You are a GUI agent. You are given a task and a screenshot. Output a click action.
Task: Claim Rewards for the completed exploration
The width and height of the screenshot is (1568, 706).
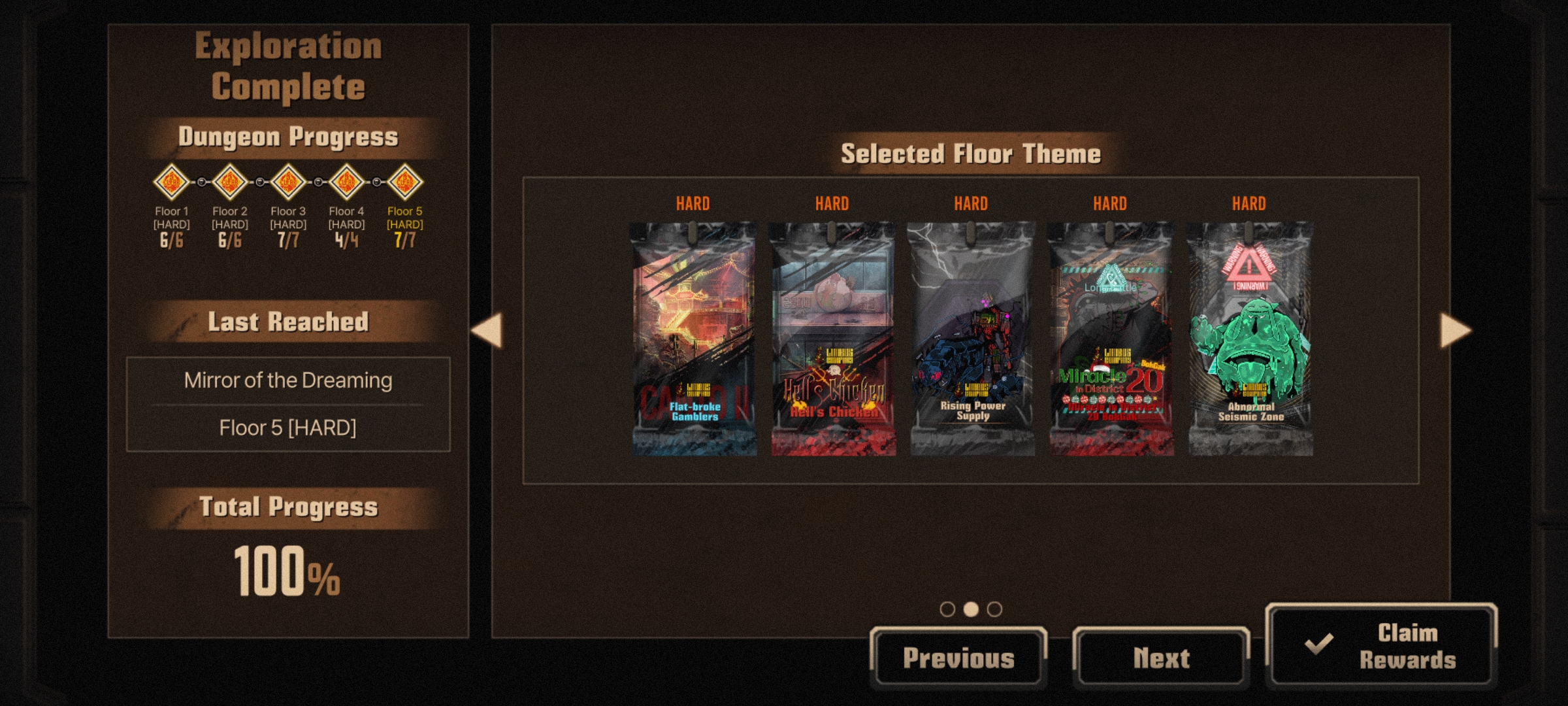pos(1381,646)
